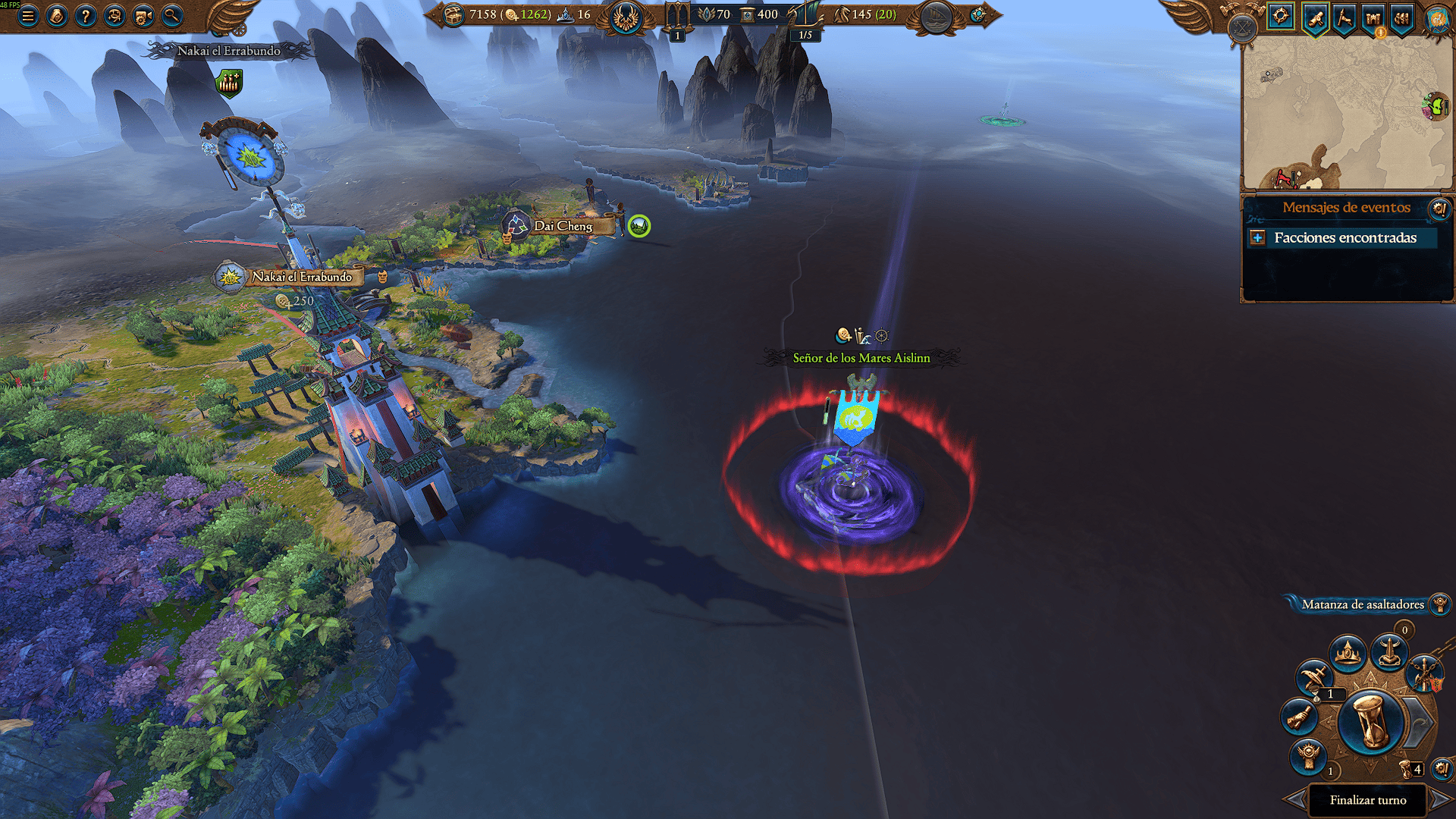Click the Finalizar turno button
Image resolution: width=1456 pixels, height=819 pixels.
point(1367,800)
